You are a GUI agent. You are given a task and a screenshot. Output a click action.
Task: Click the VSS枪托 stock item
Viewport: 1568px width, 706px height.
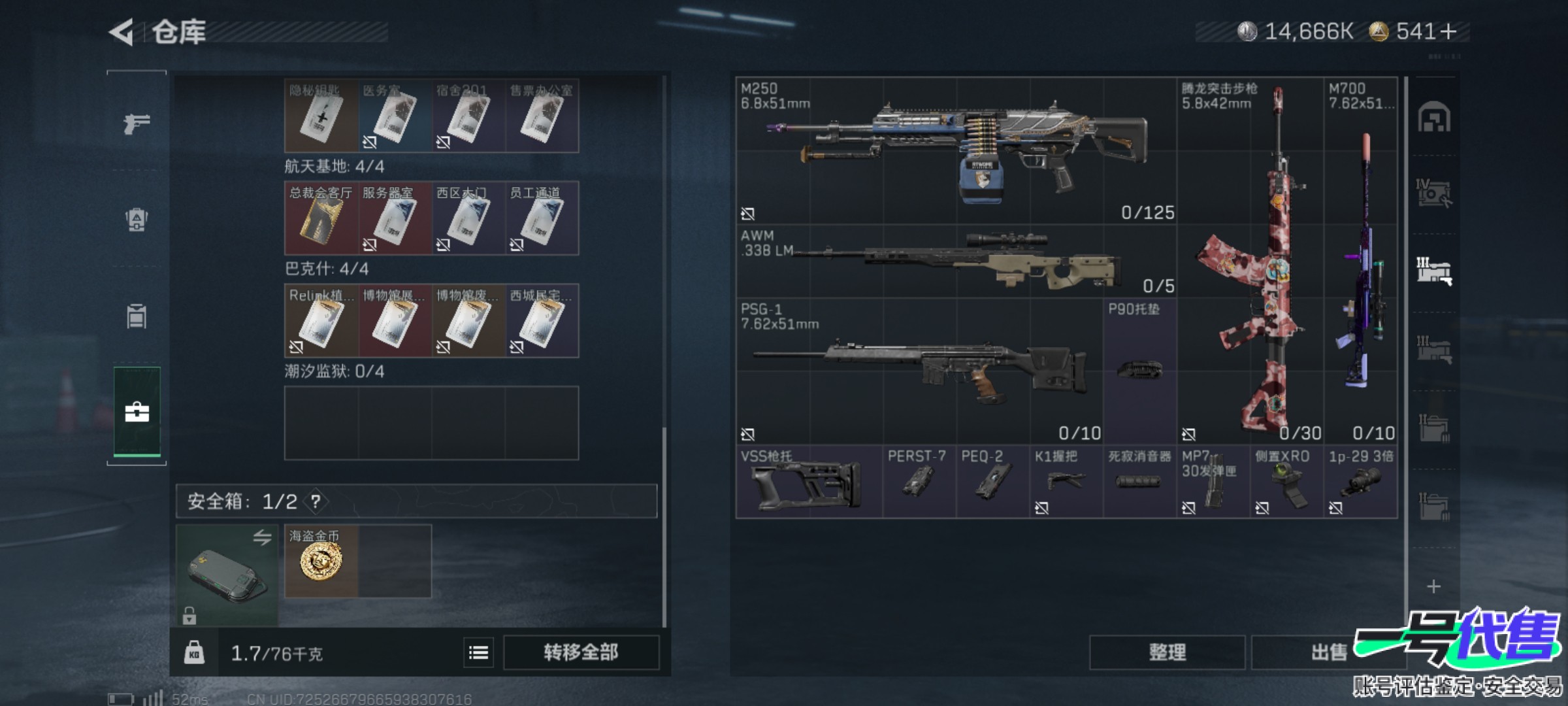809,482
